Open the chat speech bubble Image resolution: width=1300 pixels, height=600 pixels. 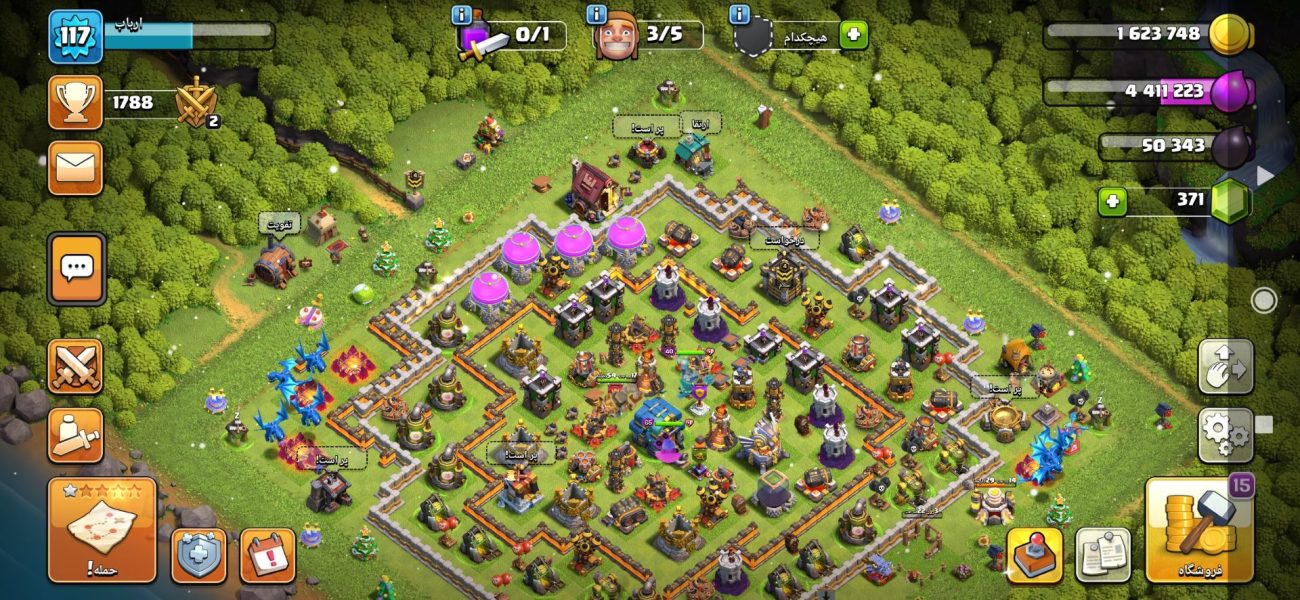tap(76, 268)
